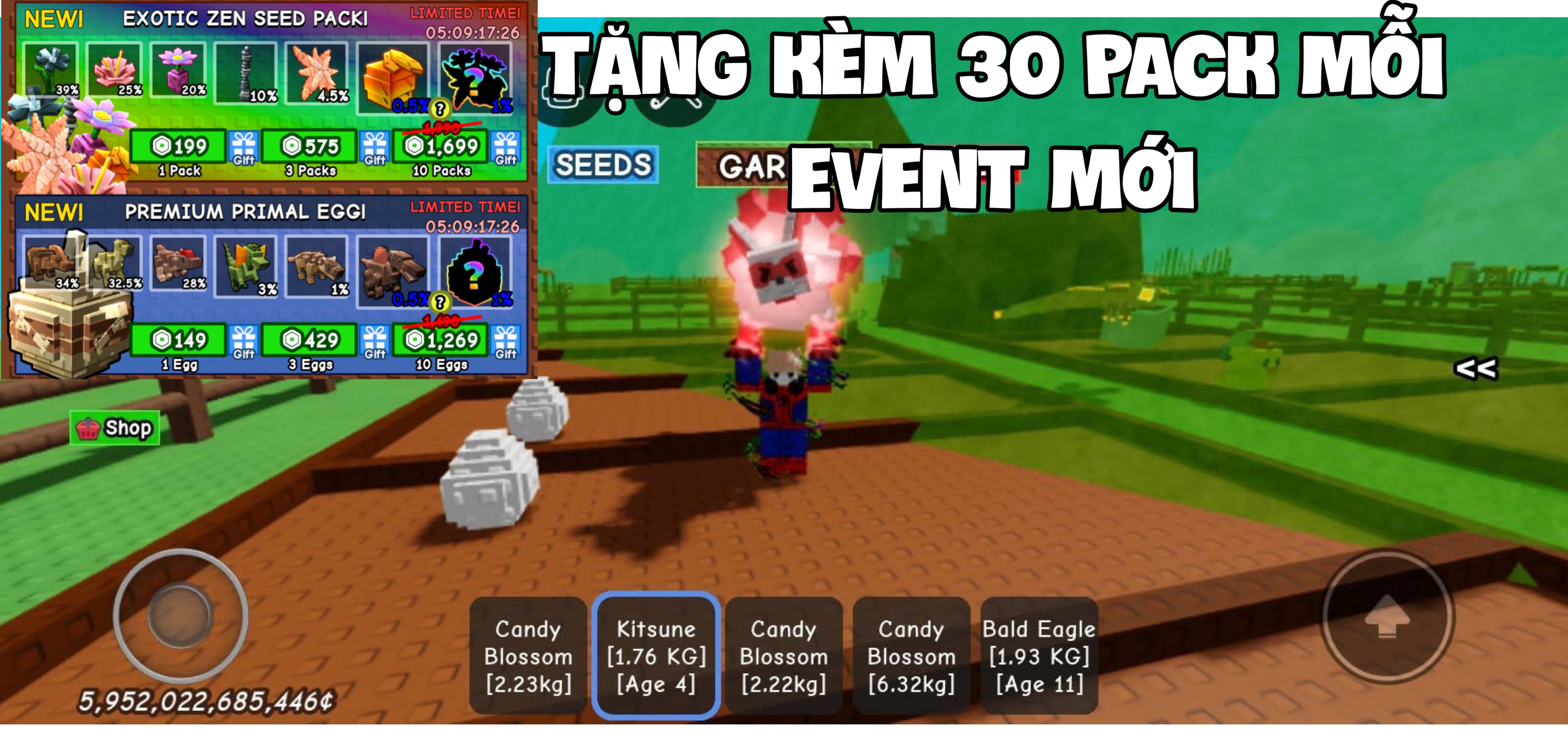Click the question mark near 0.5% seed chance
1568x742 pixels.
tap(440, 109)
